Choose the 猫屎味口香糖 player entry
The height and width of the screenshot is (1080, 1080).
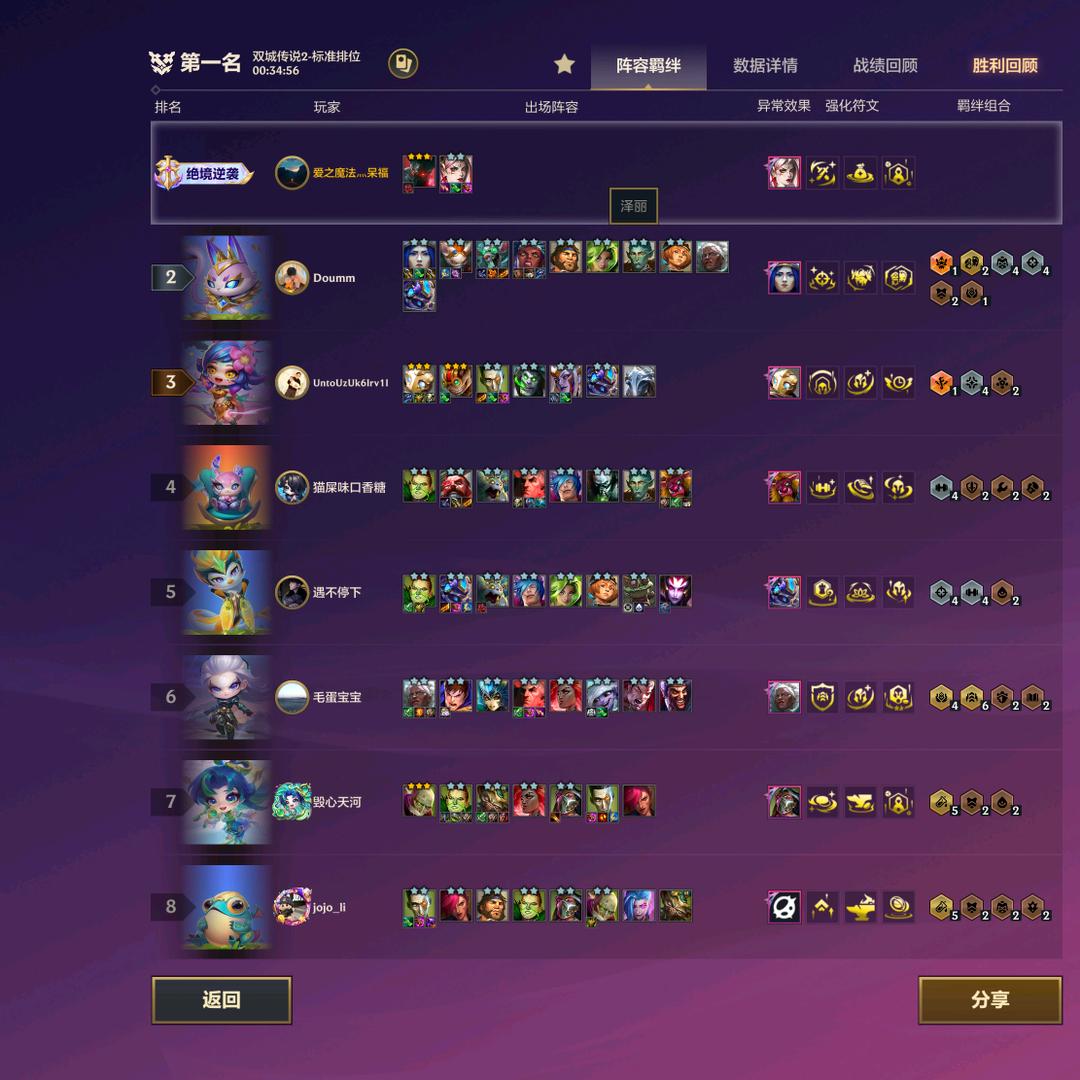tap(348, 487)
